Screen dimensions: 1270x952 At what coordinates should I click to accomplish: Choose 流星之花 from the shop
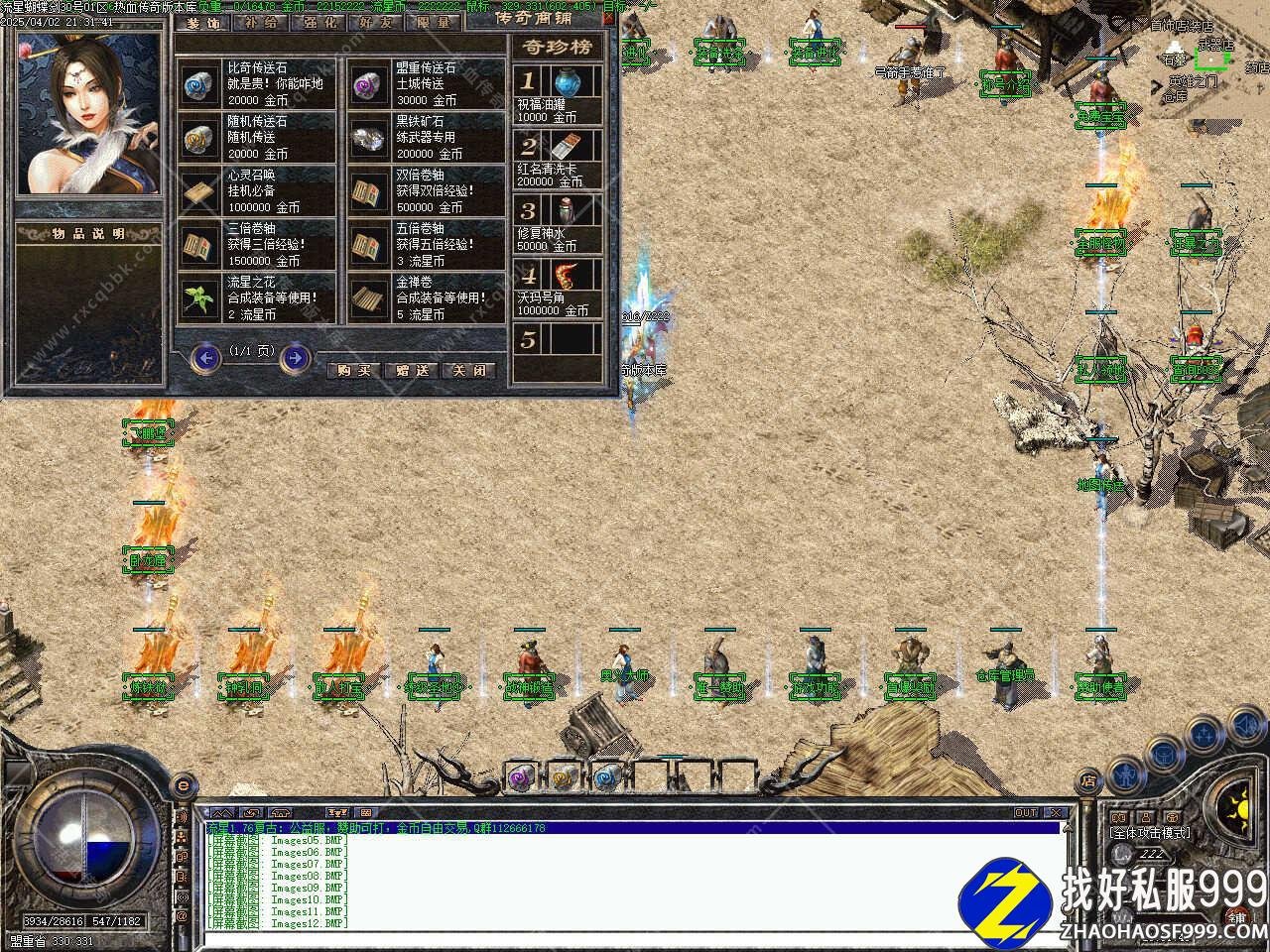259,298
